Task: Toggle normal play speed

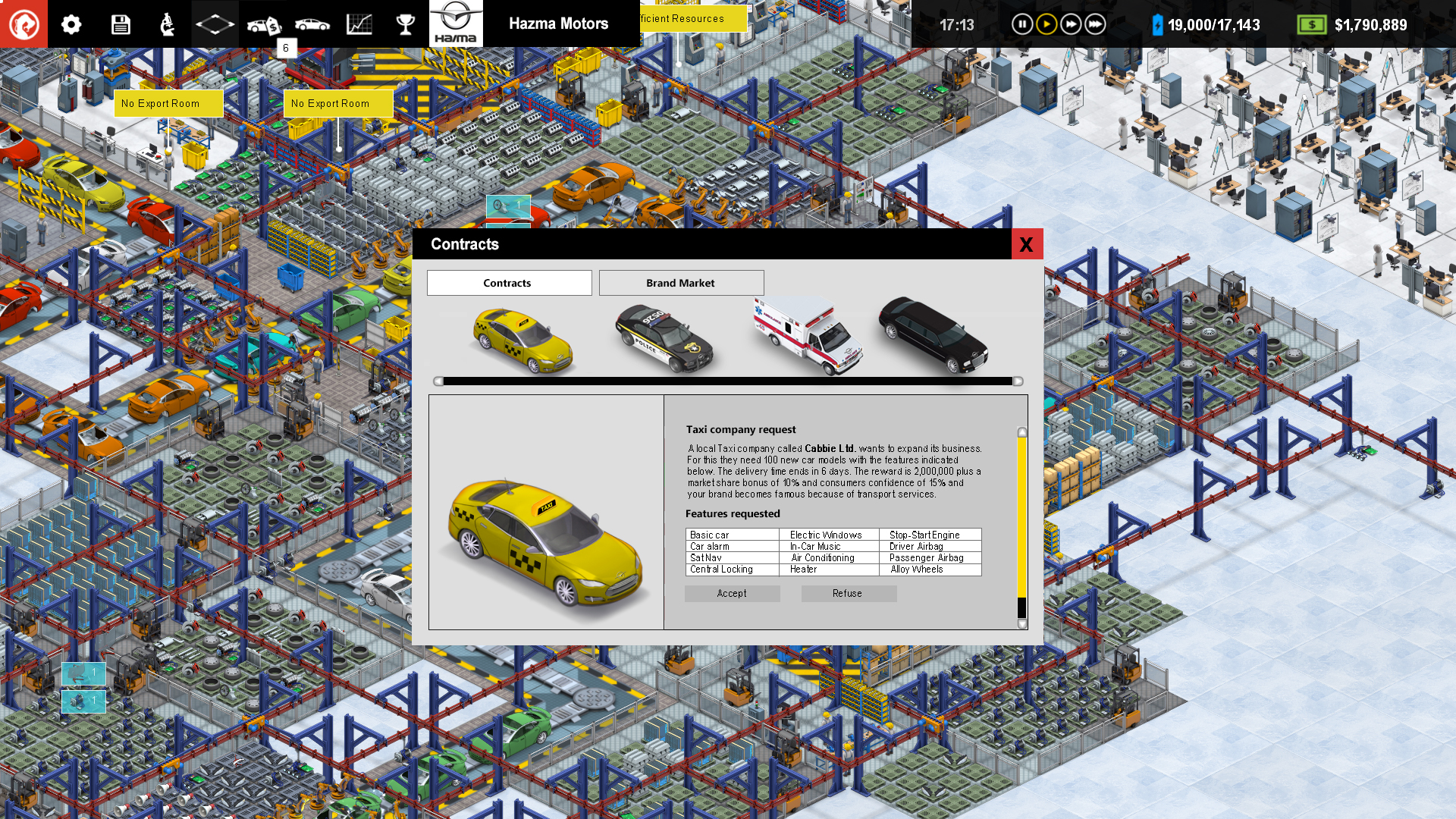Action: [1046, 24]
